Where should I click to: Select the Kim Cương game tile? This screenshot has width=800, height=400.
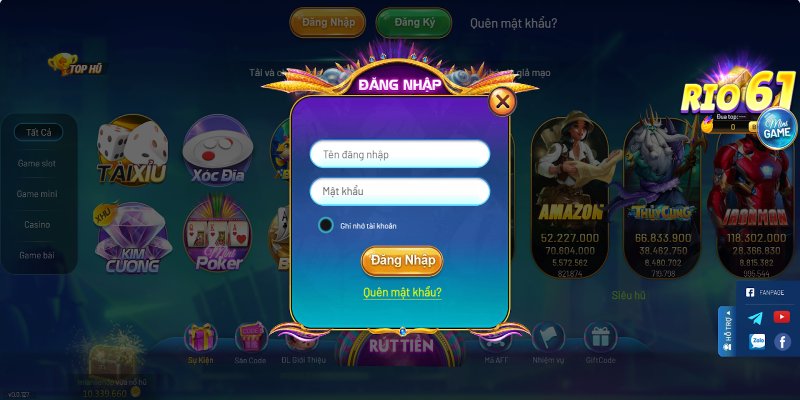[127, 239]
